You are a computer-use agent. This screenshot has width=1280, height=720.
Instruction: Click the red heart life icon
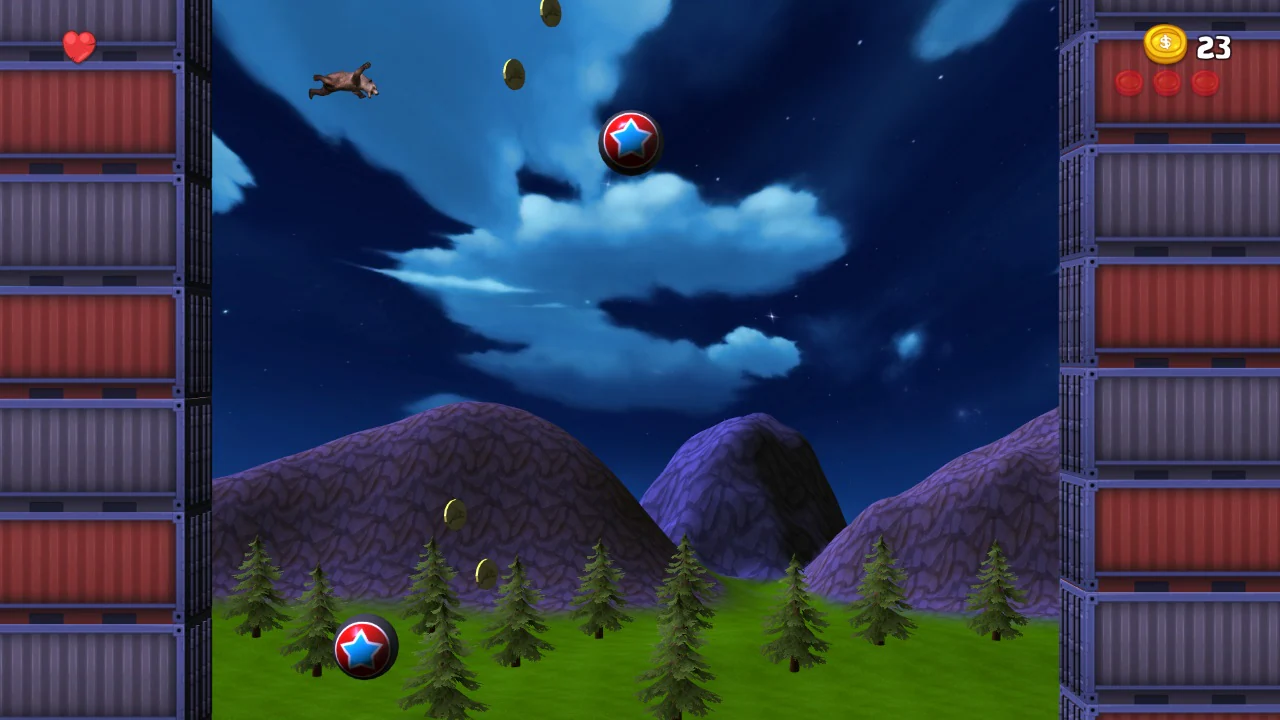[x=79, y=47]
